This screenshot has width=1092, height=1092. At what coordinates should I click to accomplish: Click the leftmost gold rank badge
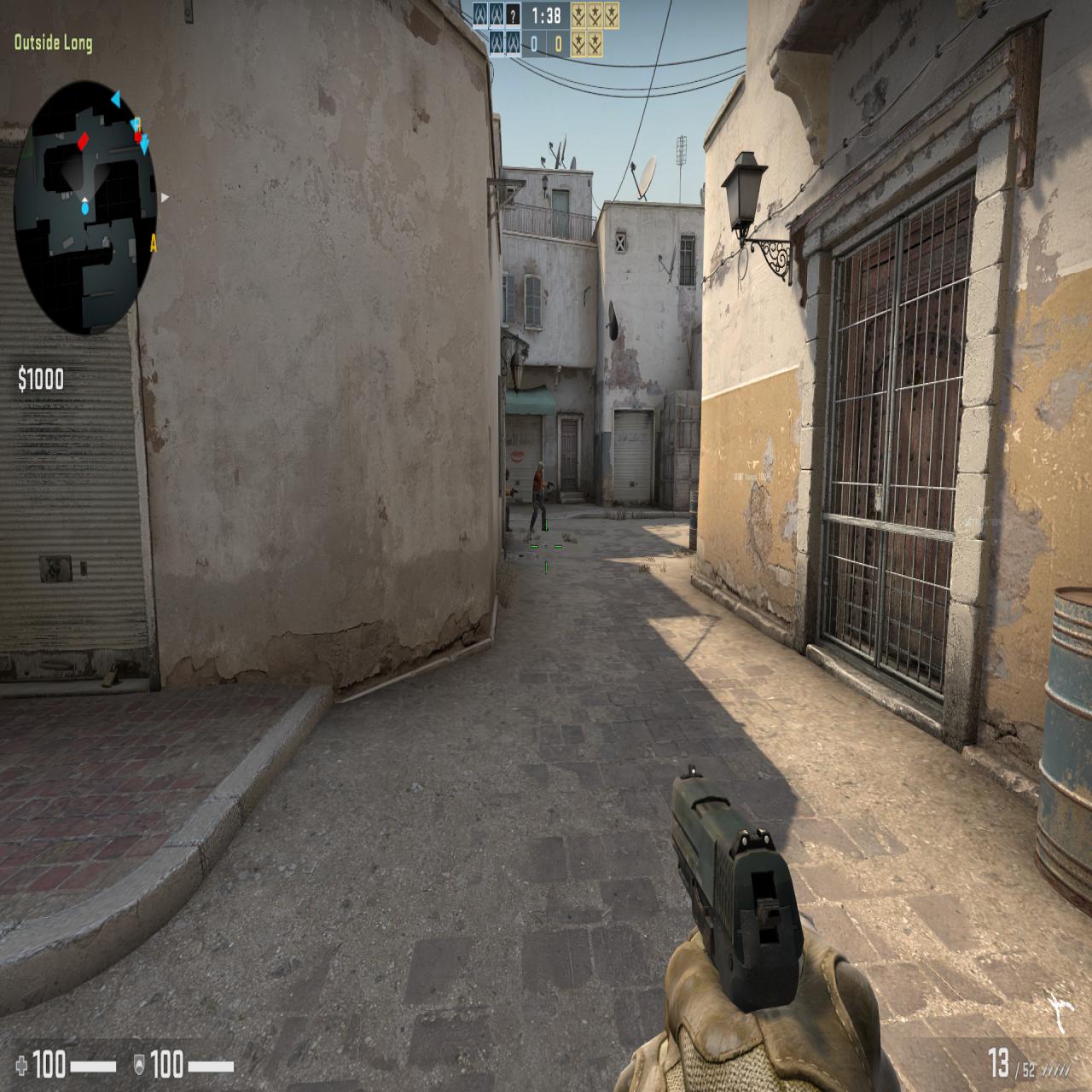(x=578, y=15)
